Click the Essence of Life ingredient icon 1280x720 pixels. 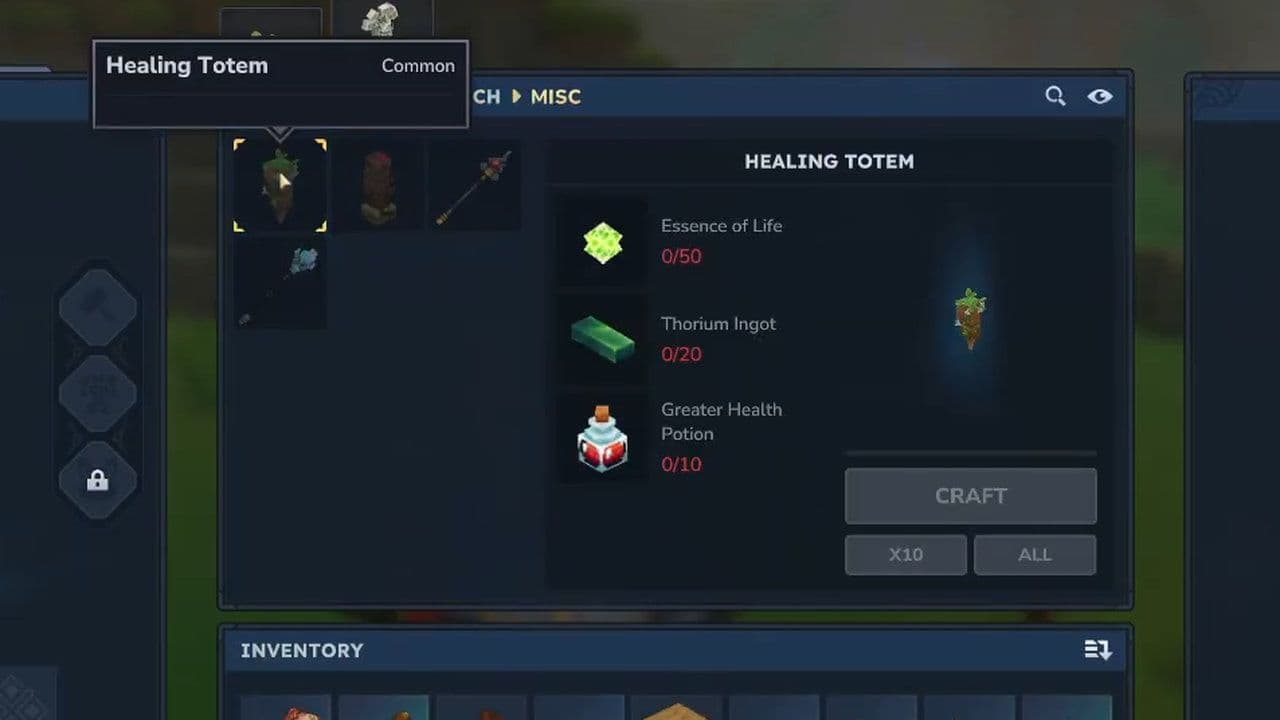601,241
